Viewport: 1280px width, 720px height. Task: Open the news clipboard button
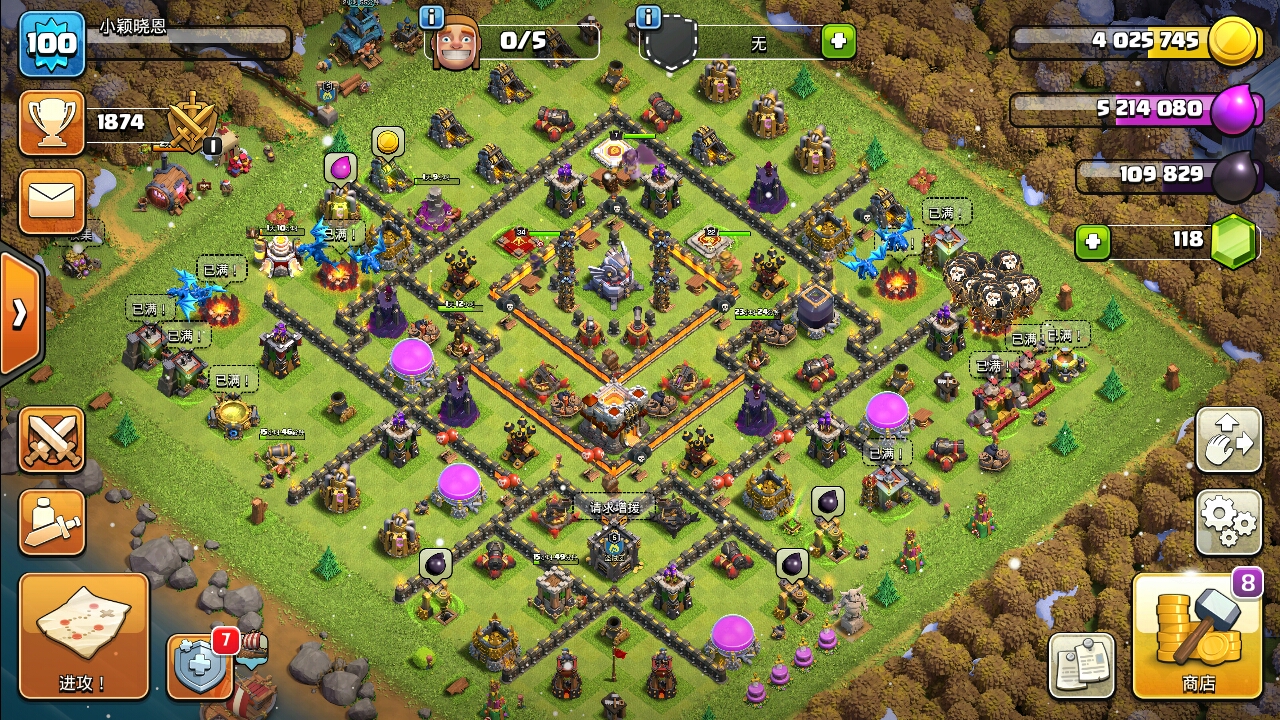point(1081,665)
